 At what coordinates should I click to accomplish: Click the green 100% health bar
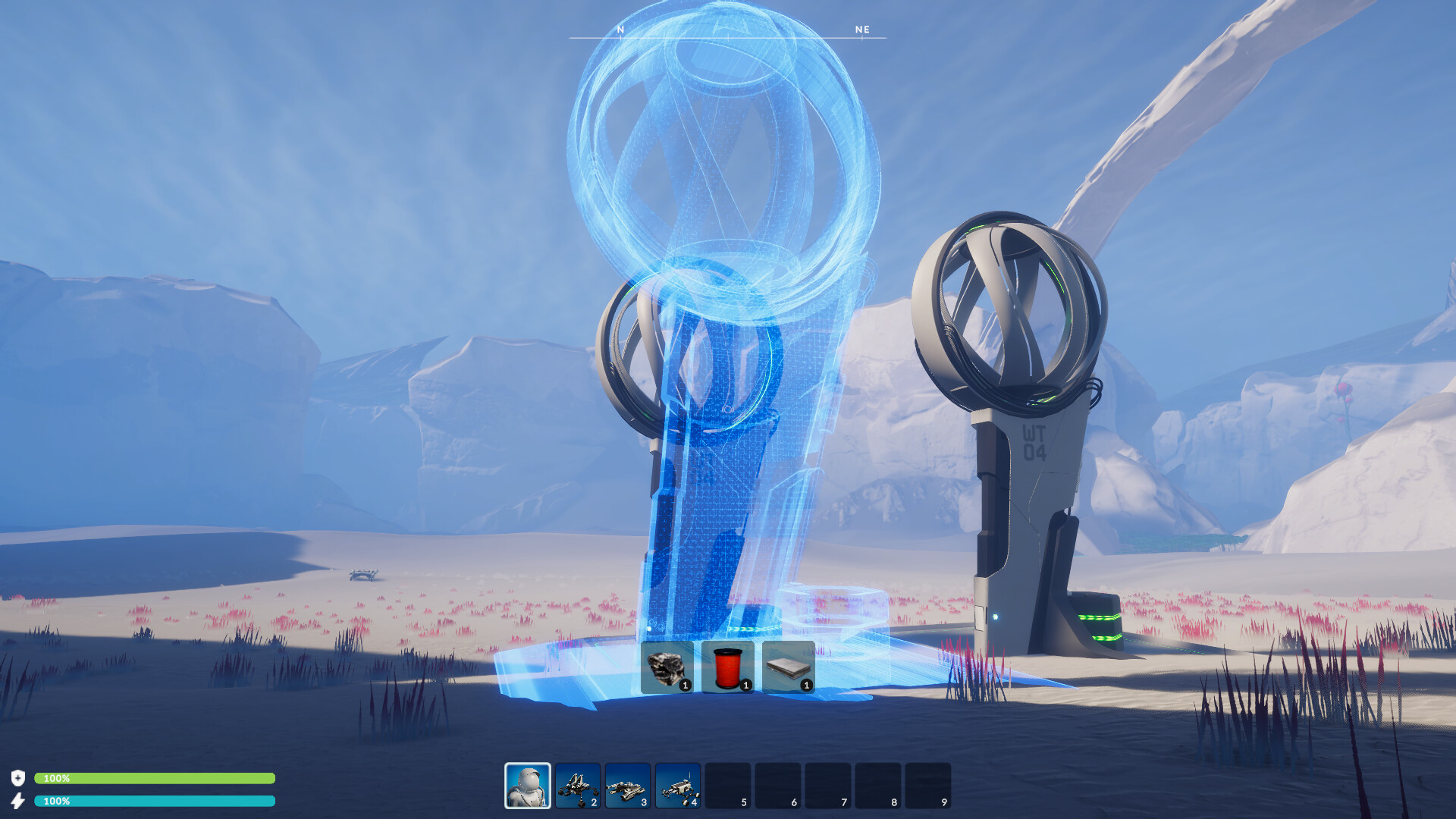[155, 777]
